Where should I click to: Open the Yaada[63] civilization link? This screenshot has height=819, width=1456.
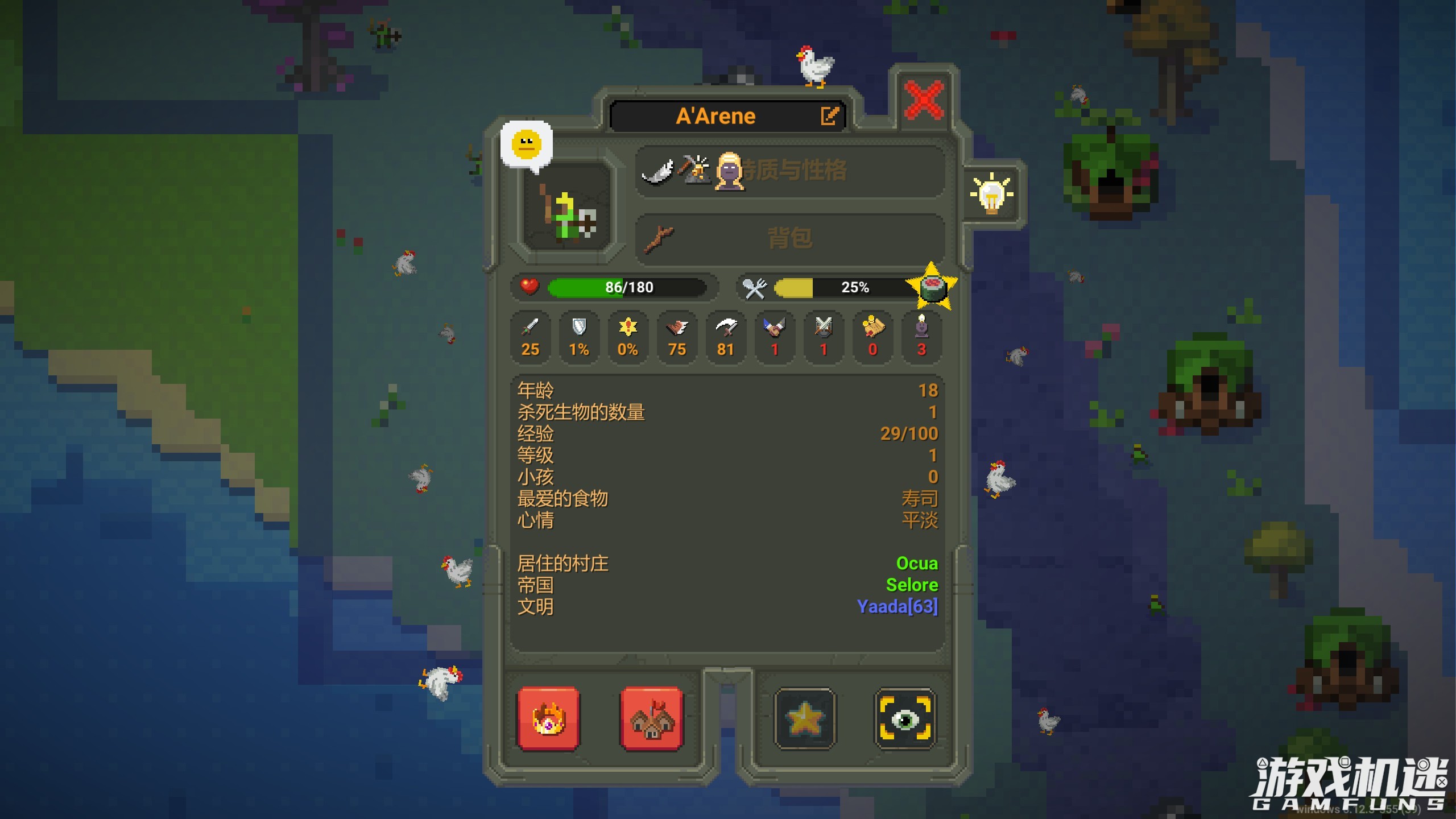[x=897, y=607]
